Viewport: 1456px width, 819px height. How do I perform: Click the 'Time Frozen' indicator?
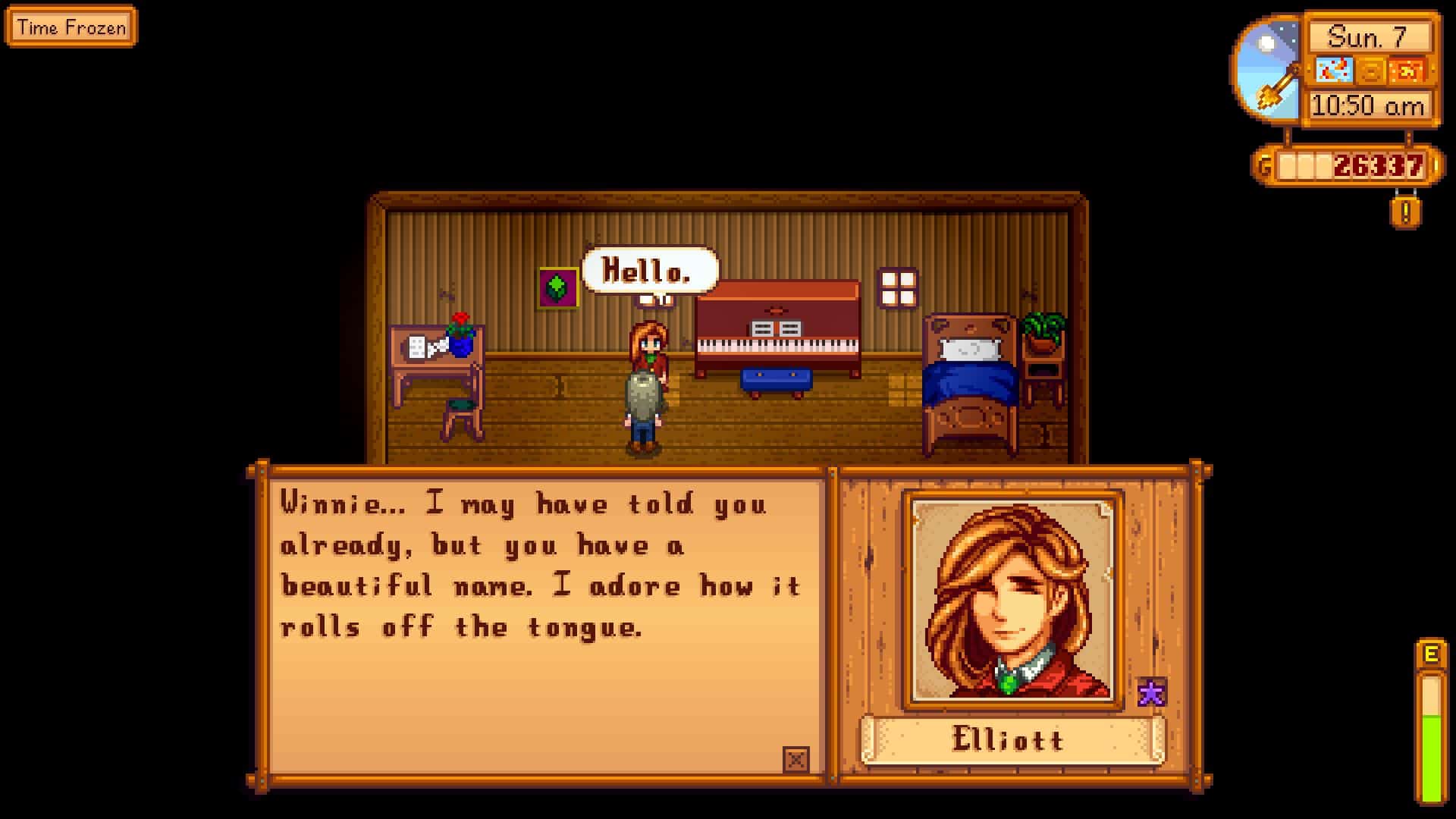[72, 27]
